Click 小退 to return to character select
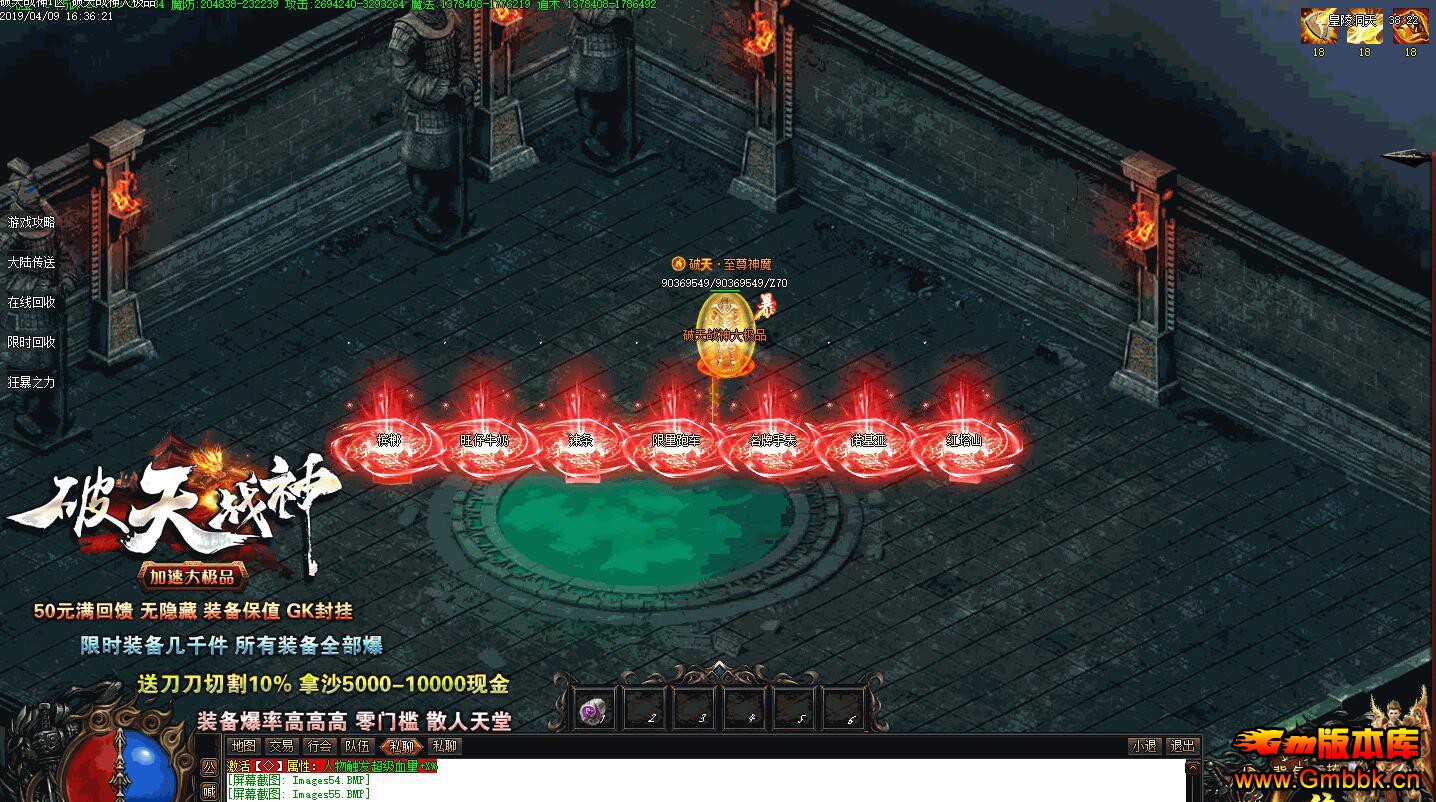This screenshot has width=1436, height=802. click(1144, 746)
